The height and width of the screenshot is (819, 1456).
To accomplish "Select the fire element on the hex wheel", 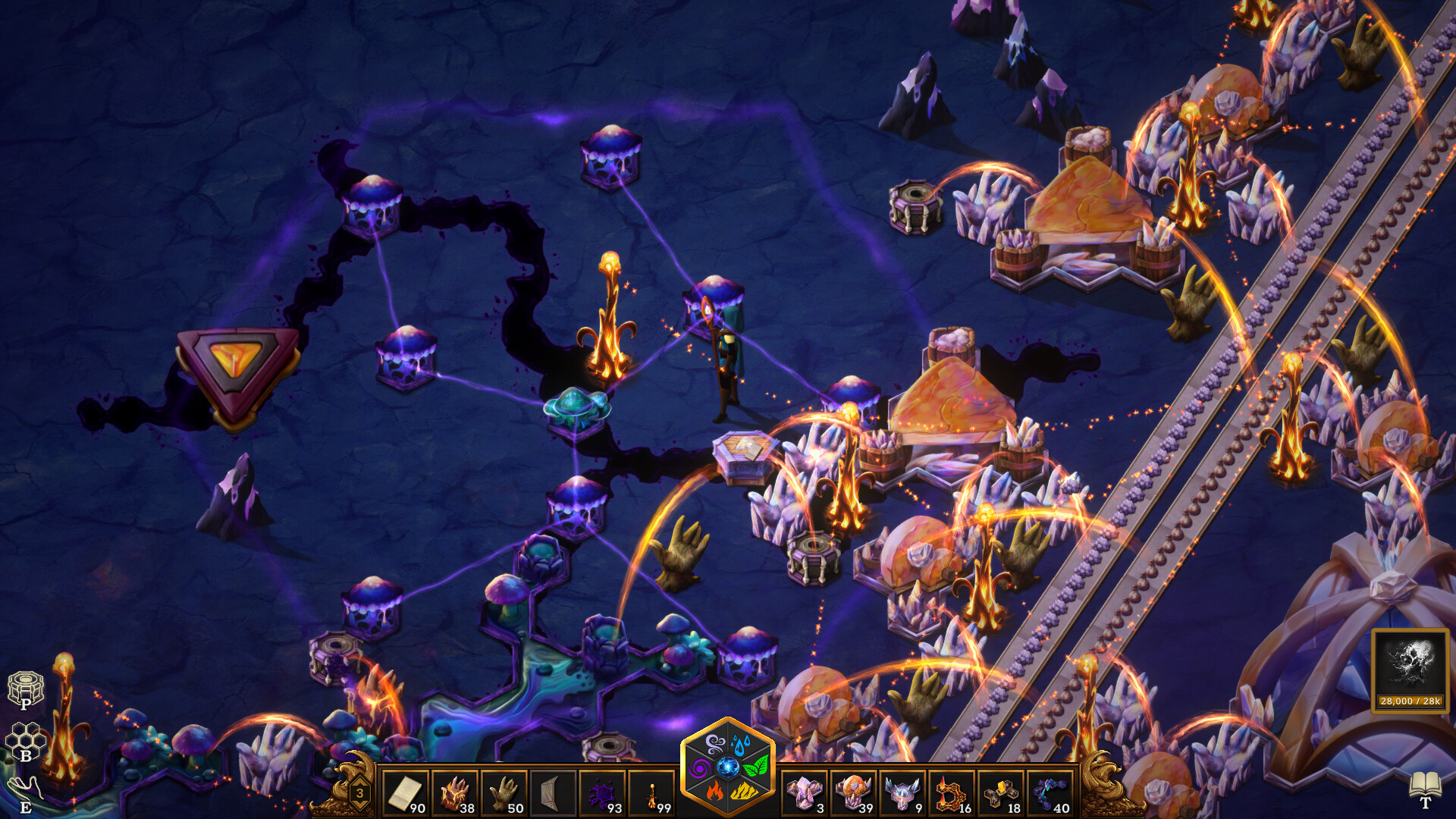I will click(714, 791).
